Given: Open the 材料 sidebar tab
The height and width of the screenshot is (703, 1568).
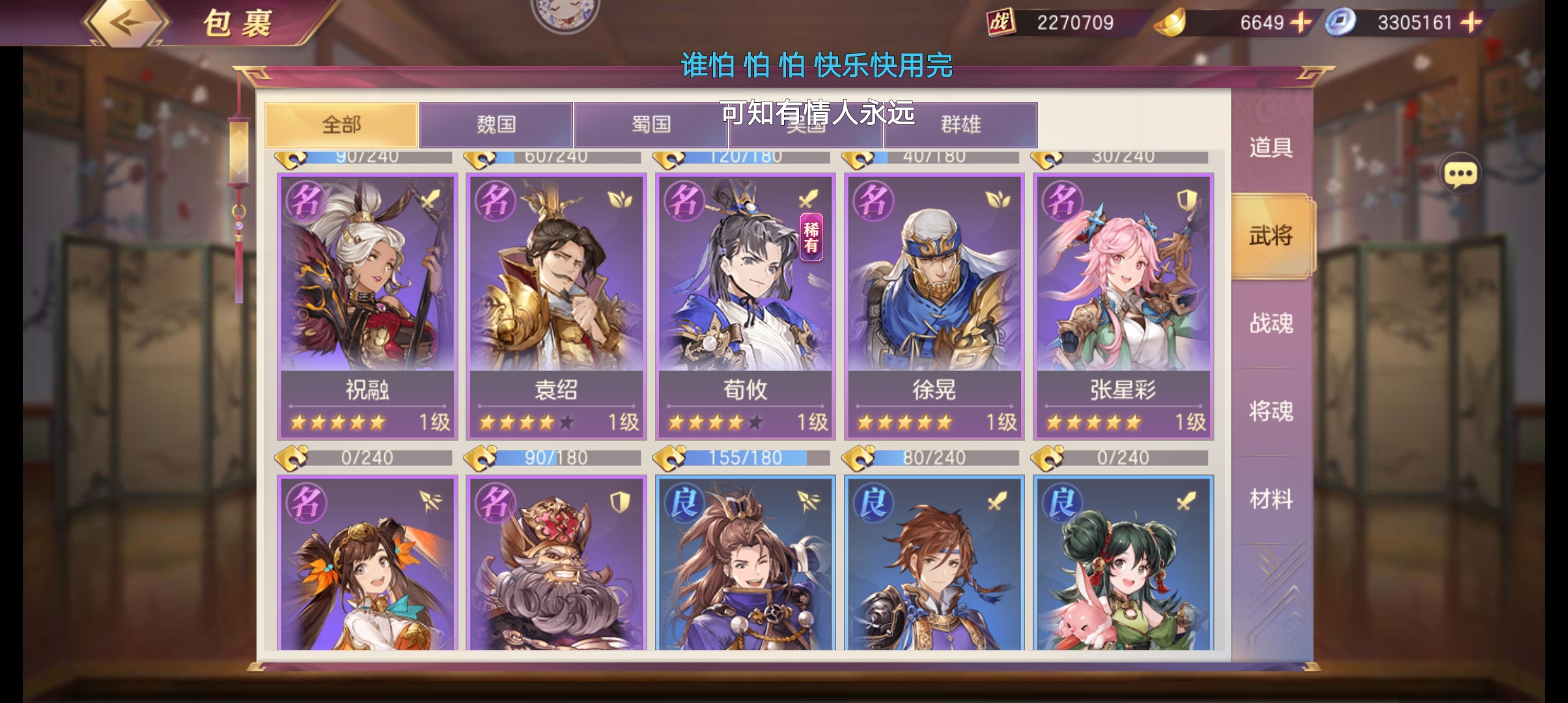Looking at the screenshot, I should tap(1270, 498).
